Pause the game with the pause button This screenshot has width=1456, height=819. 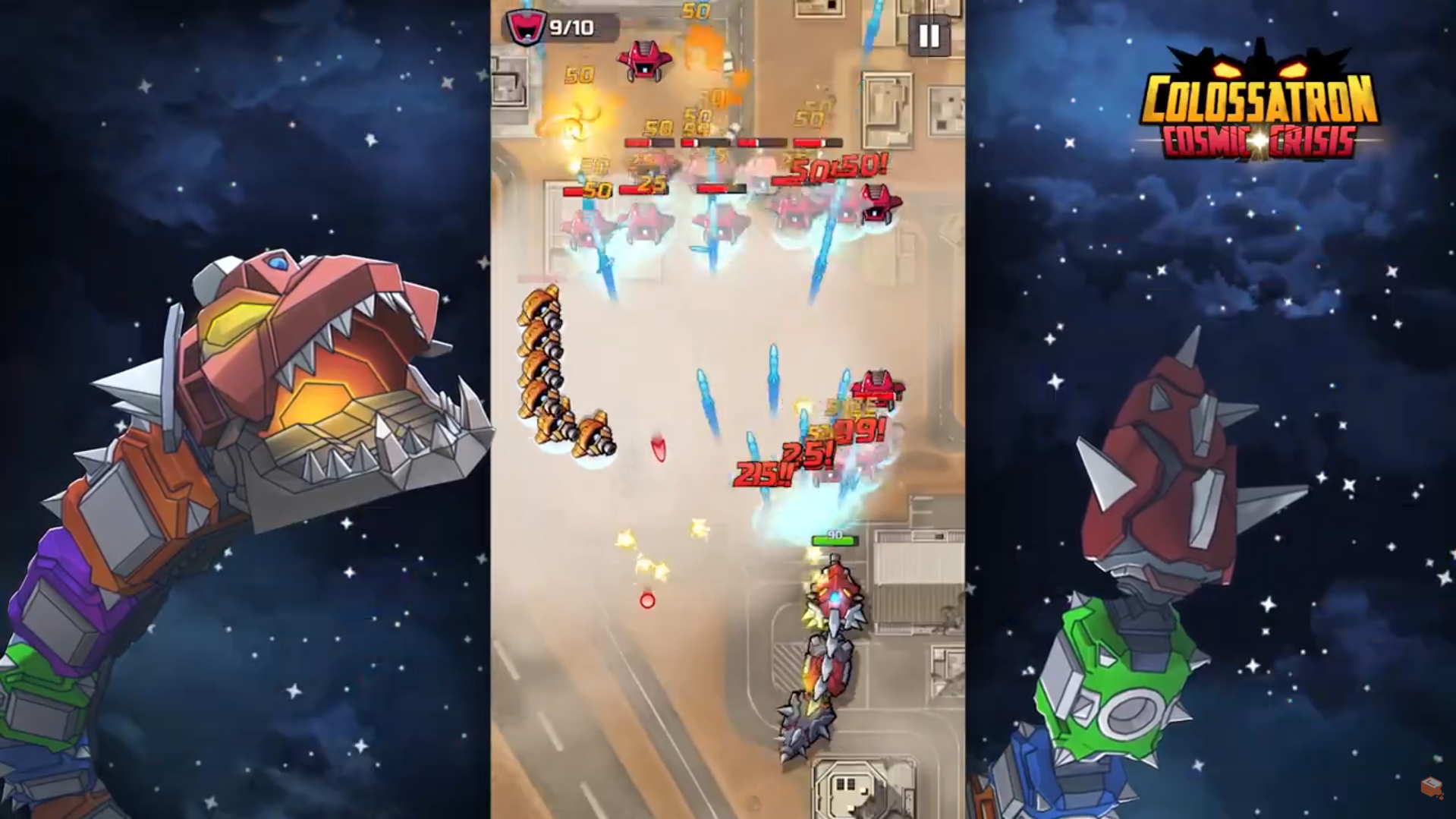(x=929, y=36)
